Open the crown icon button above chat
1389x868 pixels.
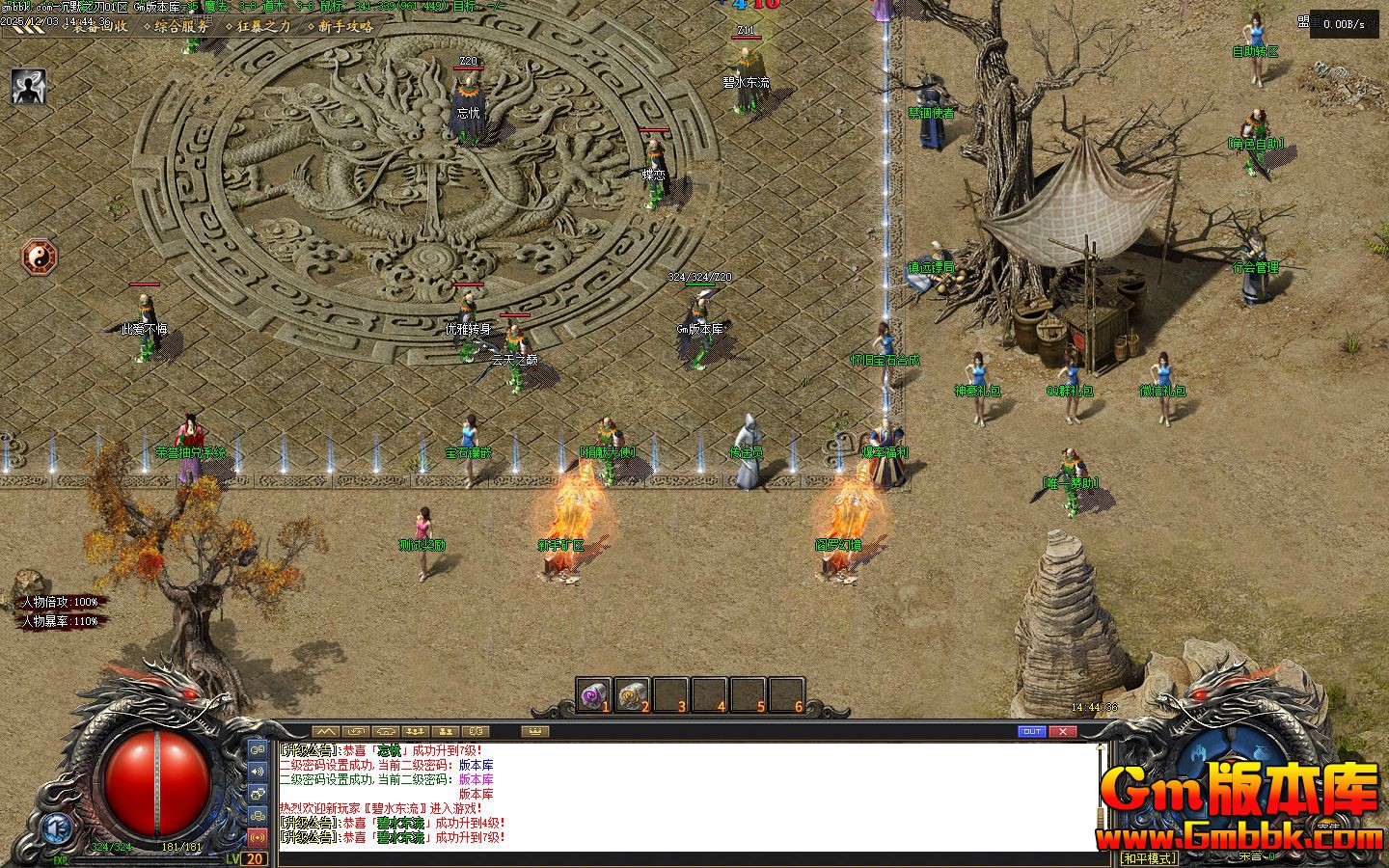coord(534,732)
